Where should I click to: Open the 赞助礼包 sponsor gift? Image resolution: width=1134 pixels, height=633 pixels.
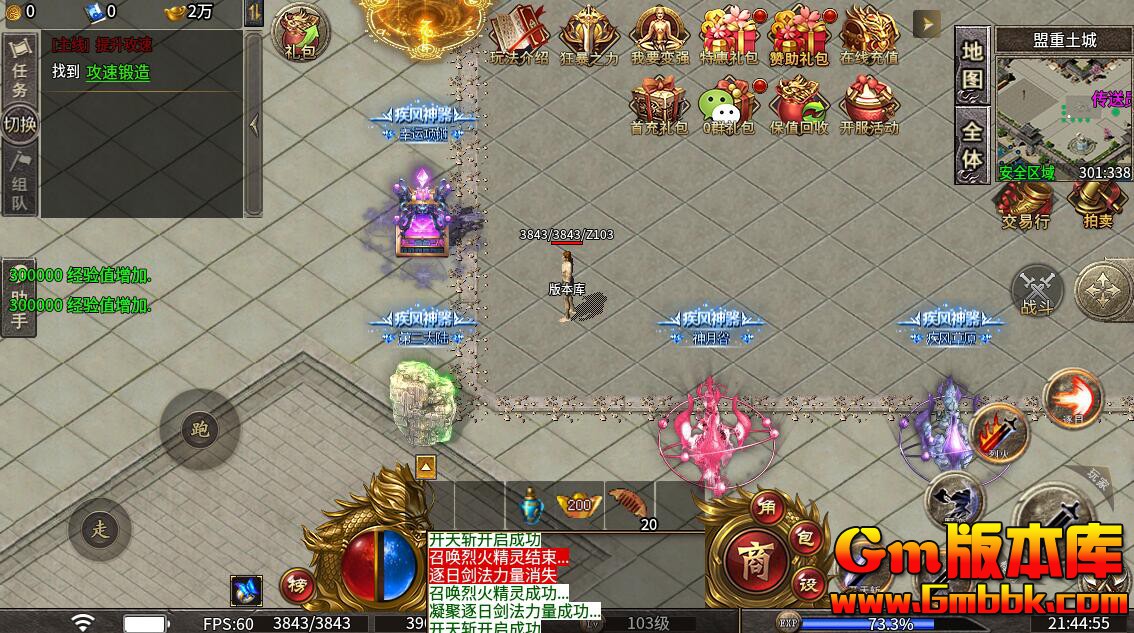coord(798,33)
